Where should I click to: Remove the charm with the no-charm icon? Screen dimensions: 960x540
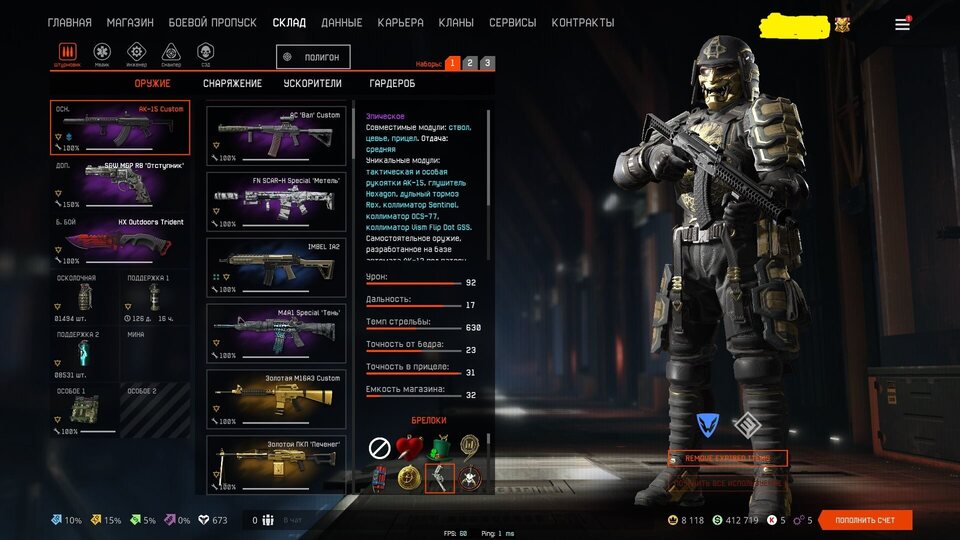pos(379,447)
